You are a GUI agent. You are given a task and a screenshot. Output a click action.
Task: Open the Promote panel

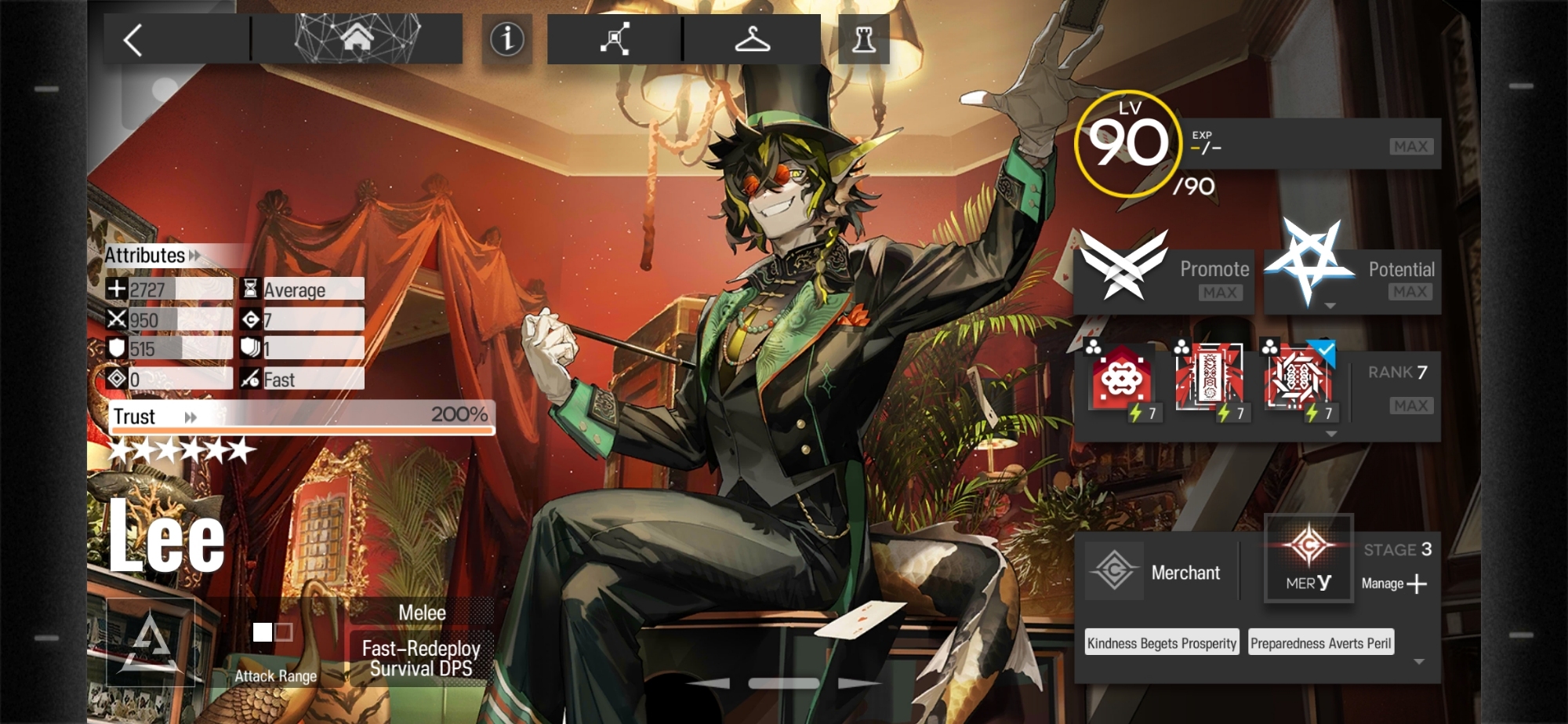pyautogui.click(x=1163, y=277)
